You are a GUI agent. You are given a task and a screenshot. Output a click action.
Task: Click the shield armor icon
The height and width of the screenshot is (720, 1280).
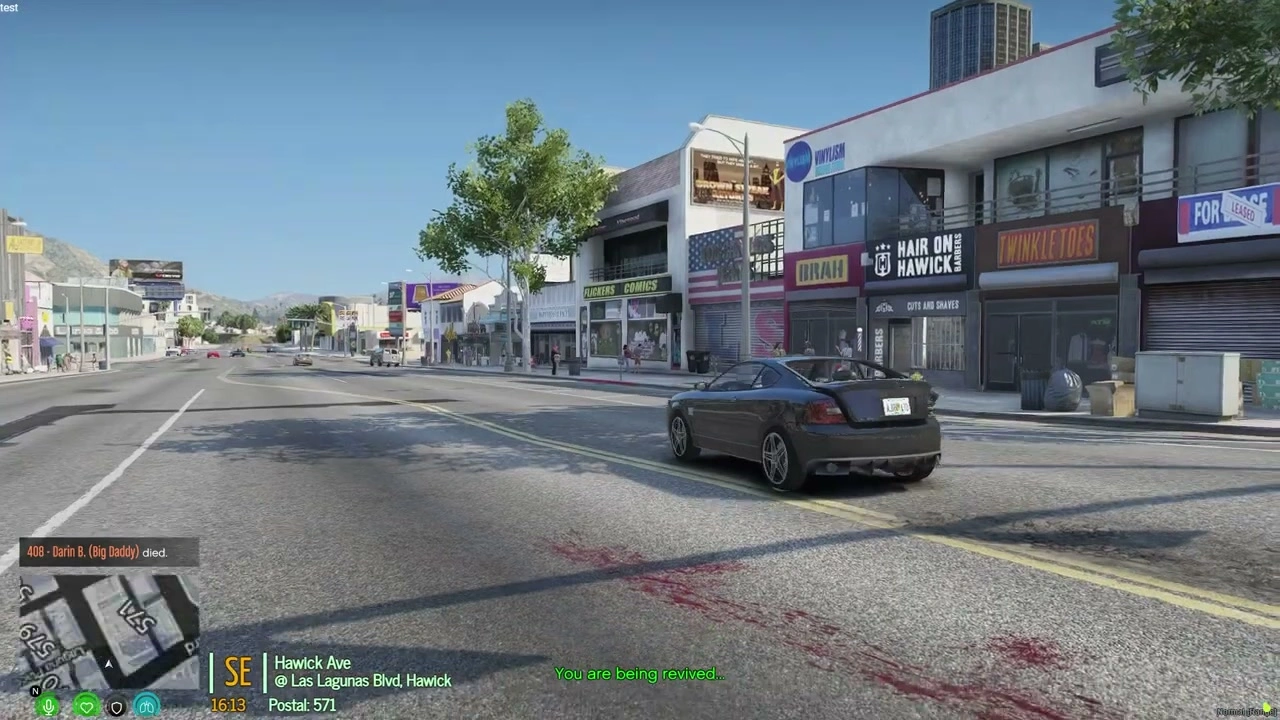(x=115, y=707)
